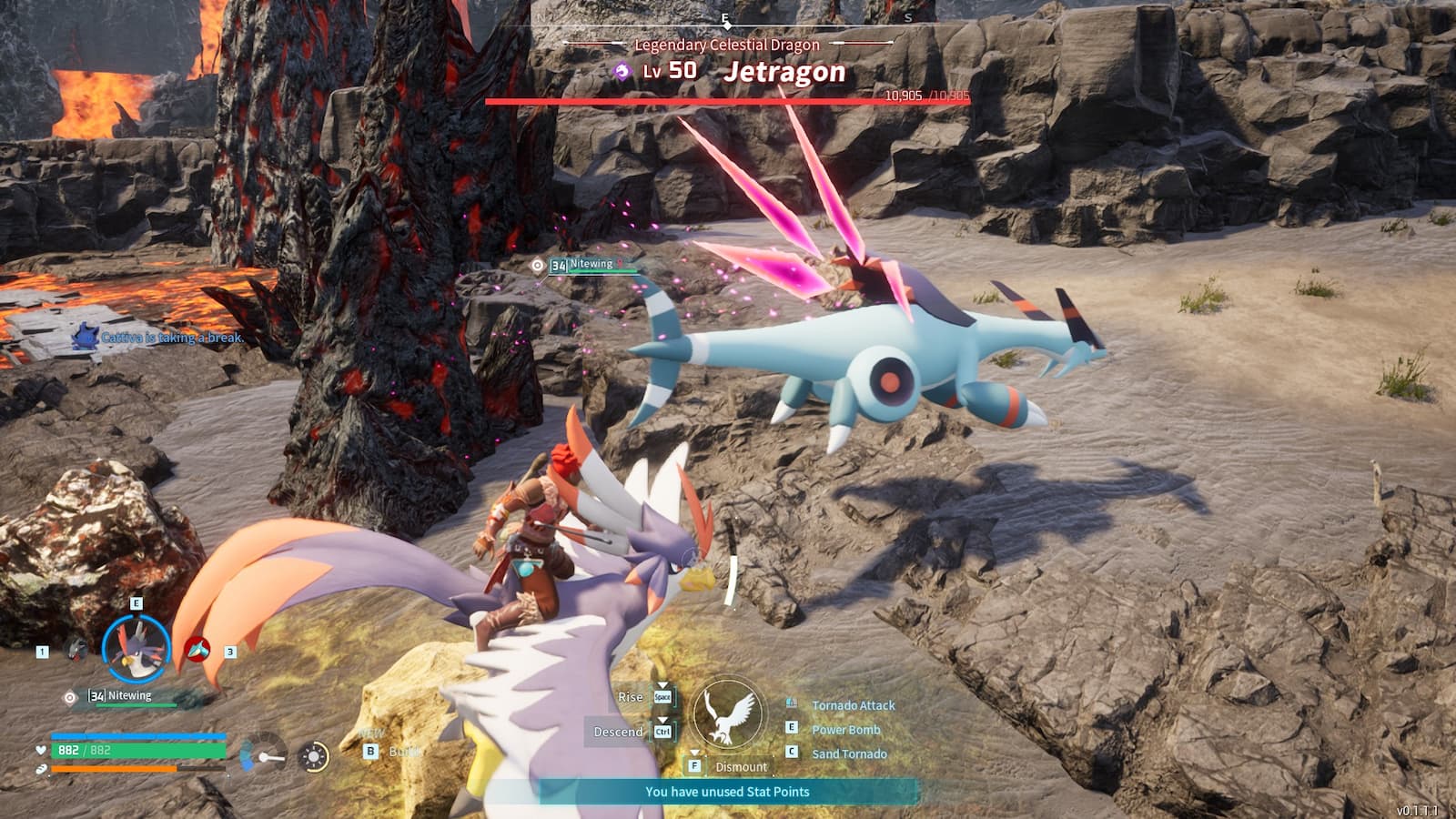Click the Dismount button

[x=739, y=766]
